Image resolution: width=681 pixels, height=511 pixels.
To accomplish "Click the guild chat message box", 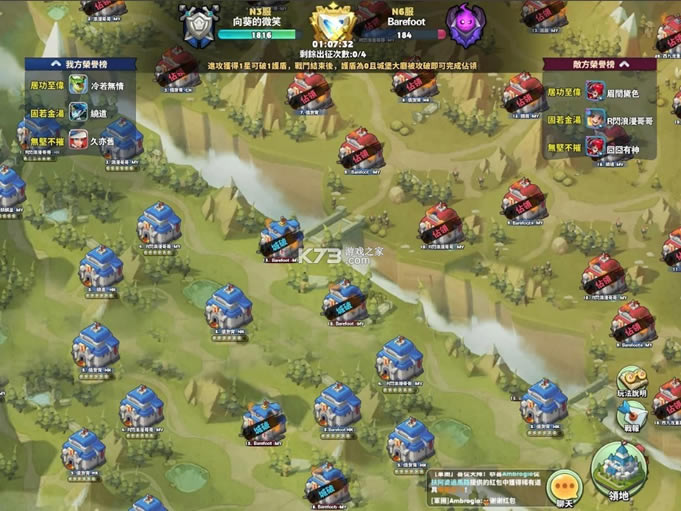I will click(x=490, y=489).
